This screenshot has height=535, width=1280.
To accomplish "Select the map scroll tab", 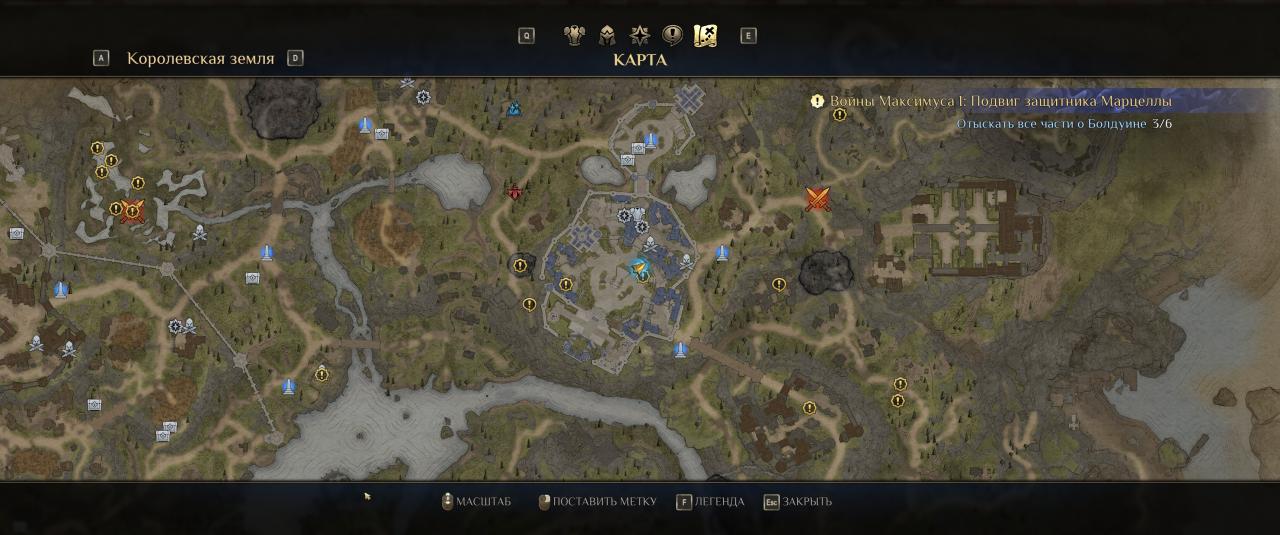I will point(706,36).
